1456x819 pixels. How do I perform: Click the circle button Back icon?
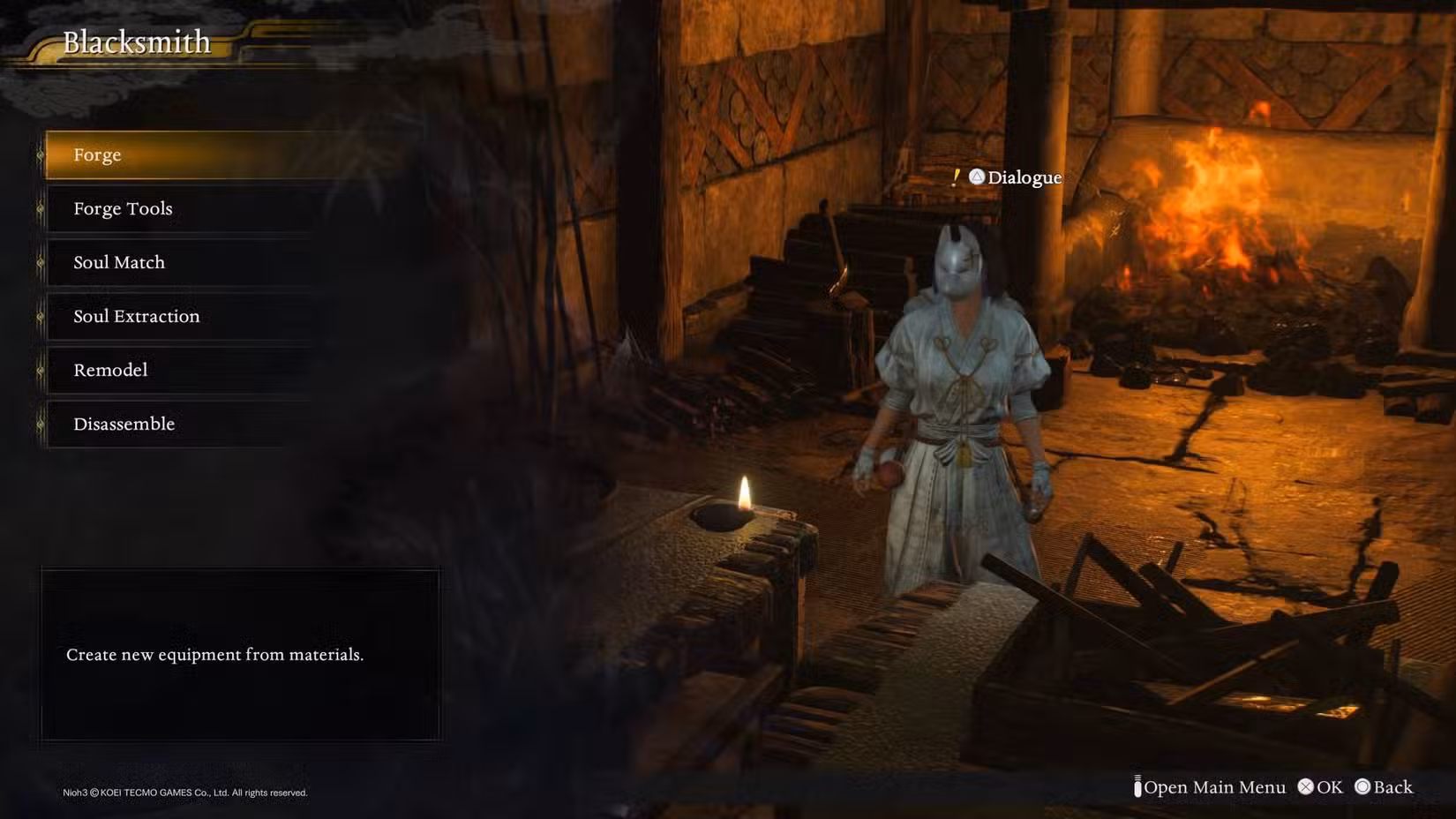point(1363,787)
